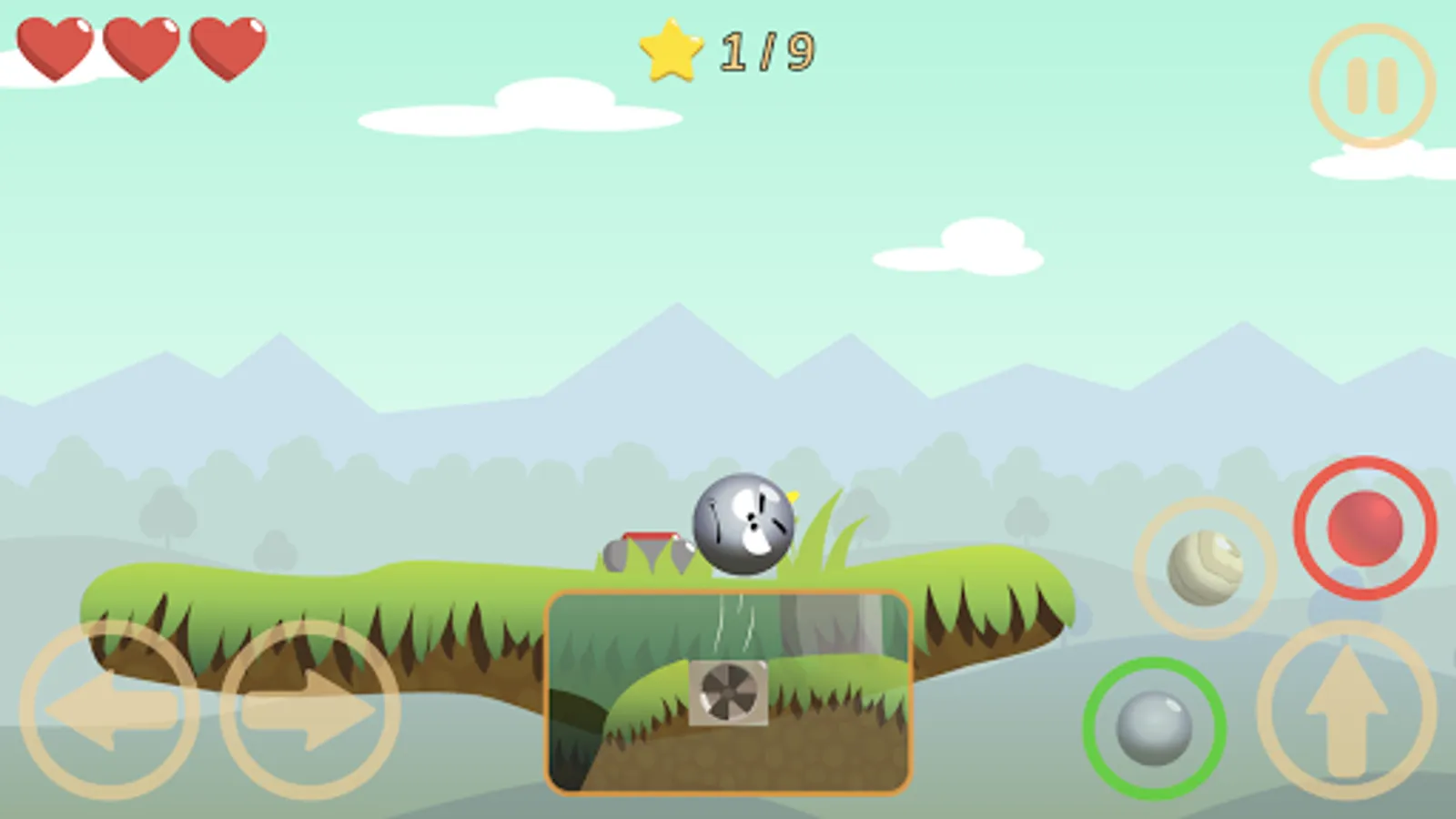The height and width of the screenshot is (819, 1456).
Task: Select the grey stone ball button
Action: tap(1154, 728)
